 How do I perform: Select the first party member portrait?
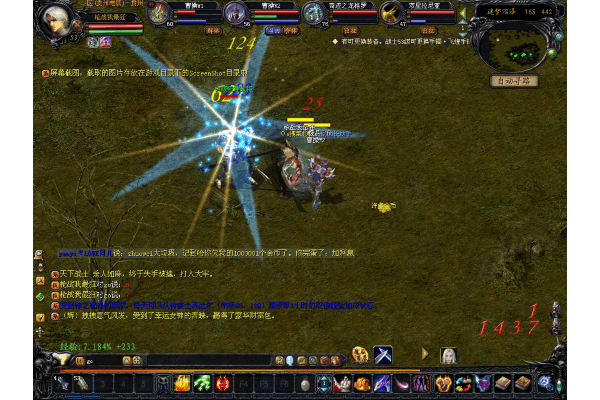tap(160, 14)
